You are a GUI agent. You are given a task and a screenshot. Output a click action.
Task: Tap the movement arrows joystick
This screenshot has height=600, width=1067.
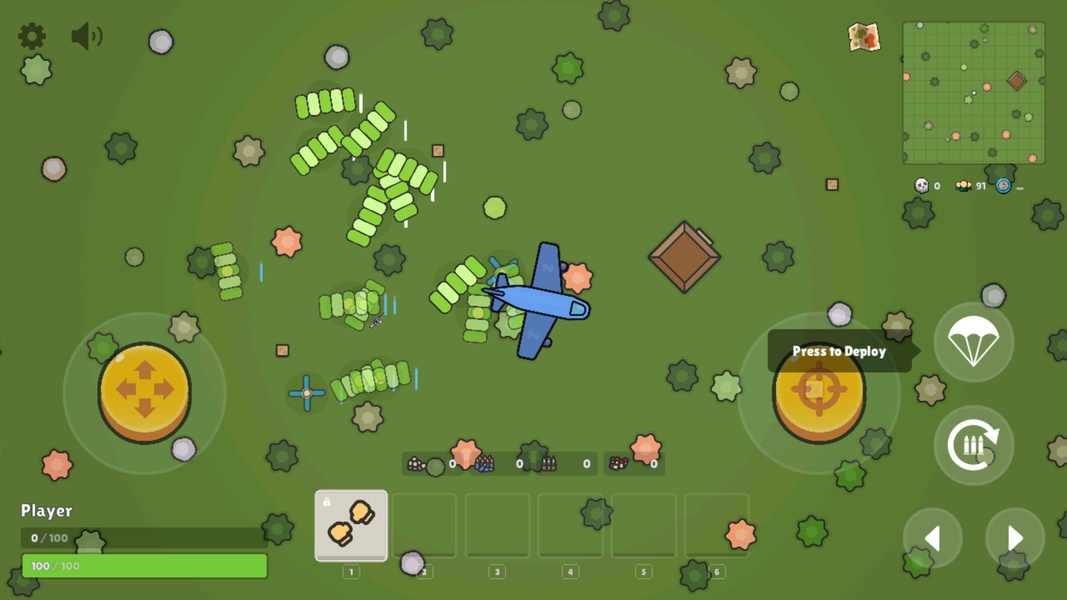point(145,391)
